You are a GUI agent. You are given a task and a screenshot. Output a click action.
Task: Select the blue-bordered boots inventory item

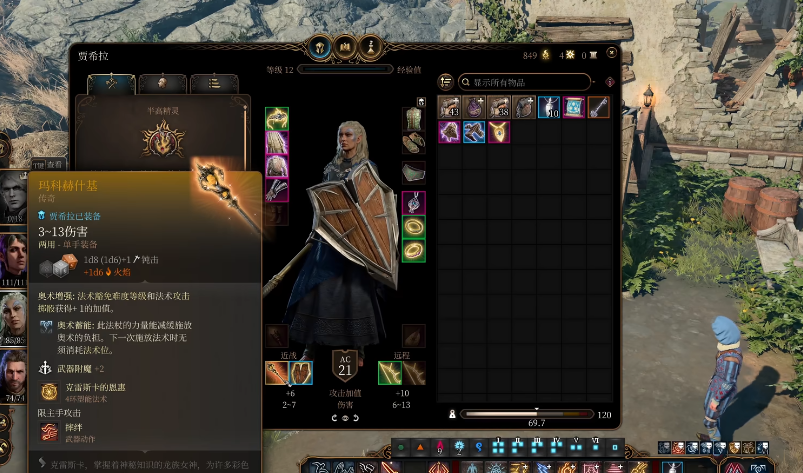(473, 132)
